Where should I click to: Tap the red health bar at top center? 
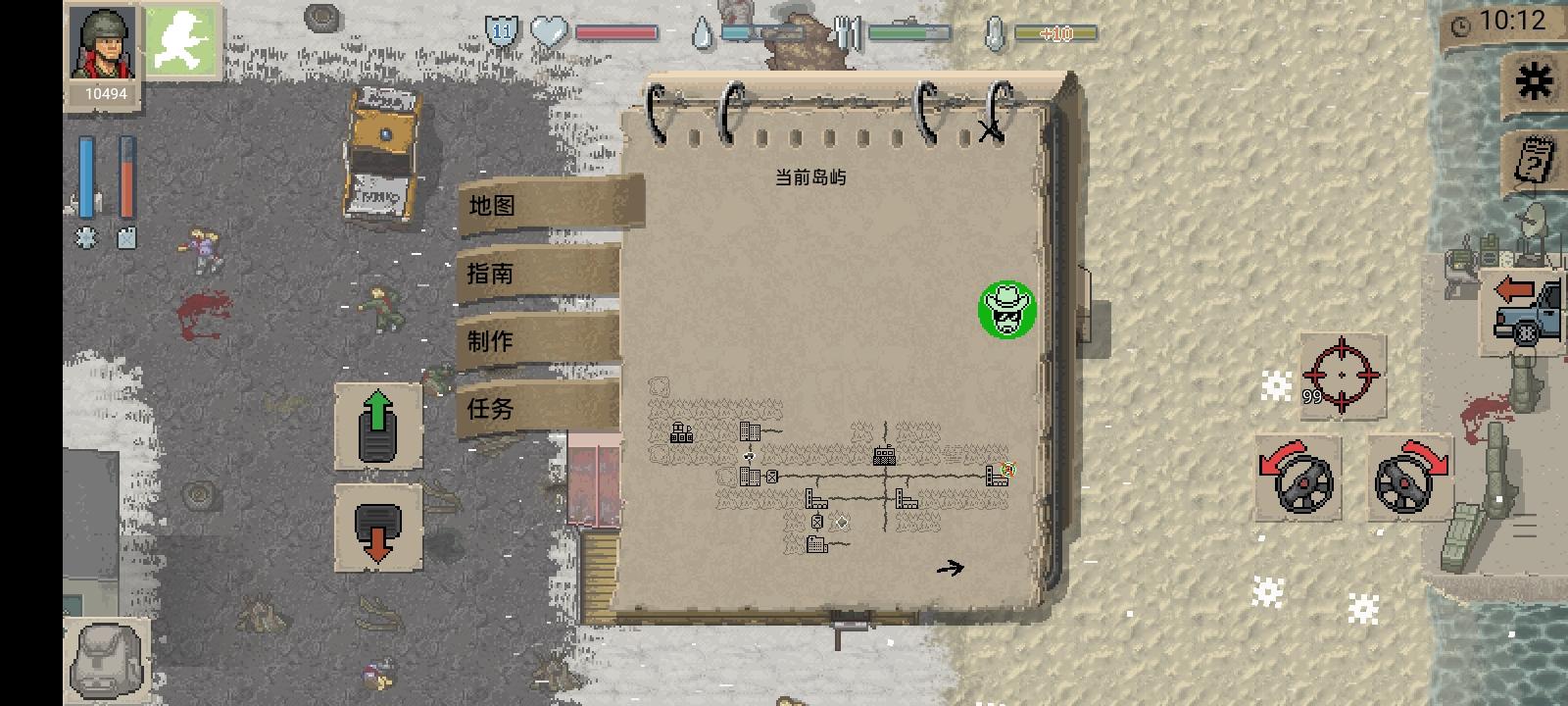click(617, 30)
